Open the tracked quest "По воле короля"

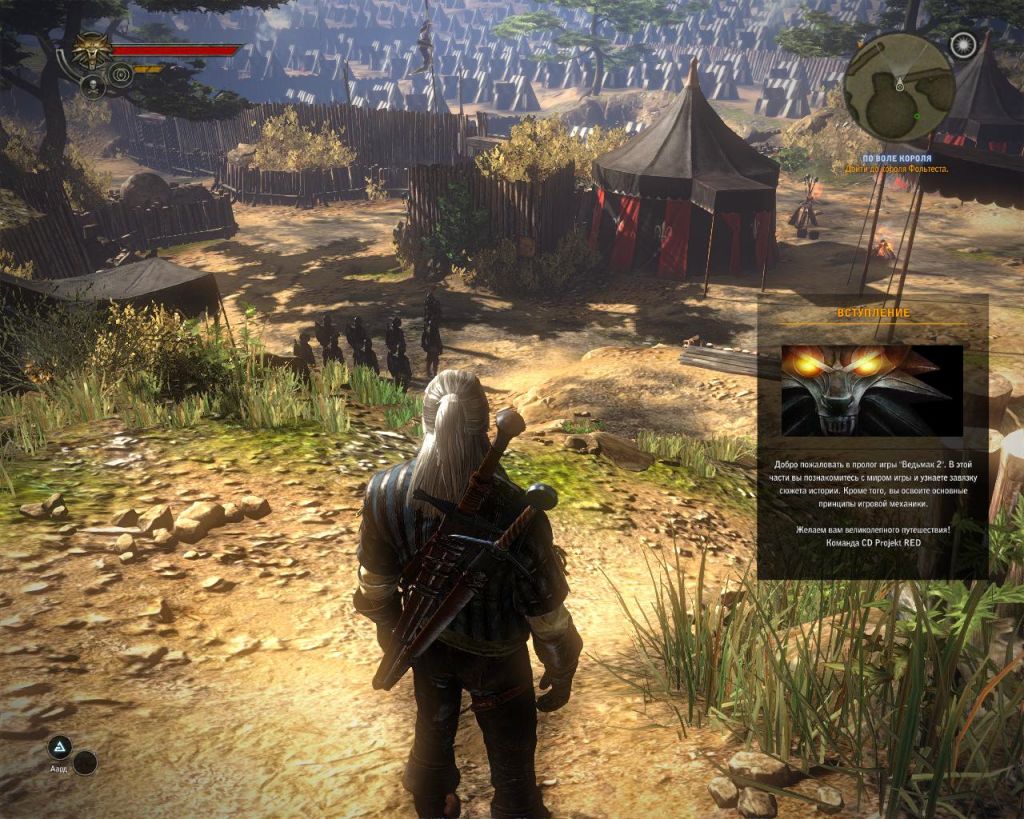(897, 159)
